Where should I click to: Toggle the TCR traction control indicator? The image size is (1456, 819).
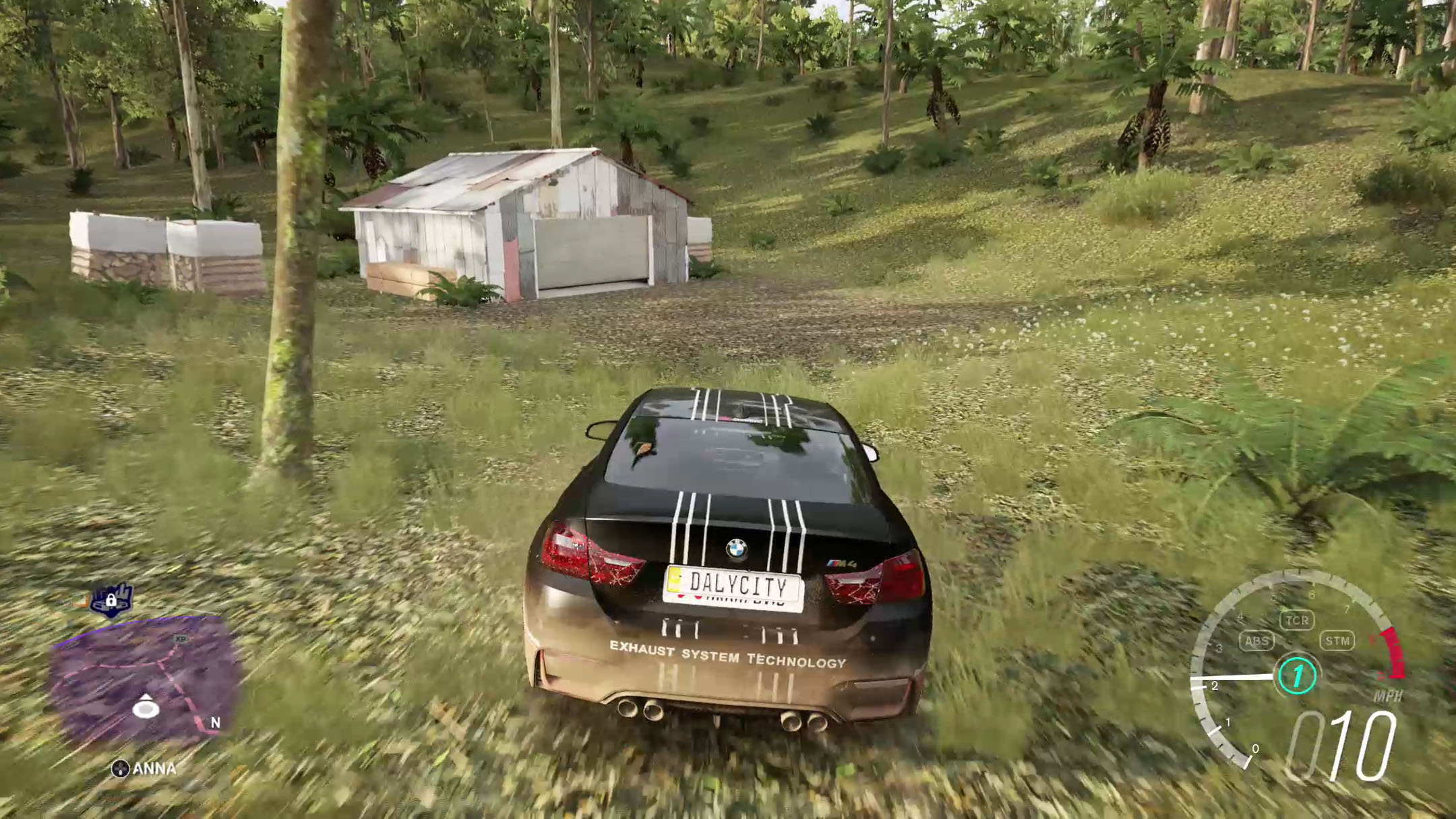click(x=1297, y=620)
